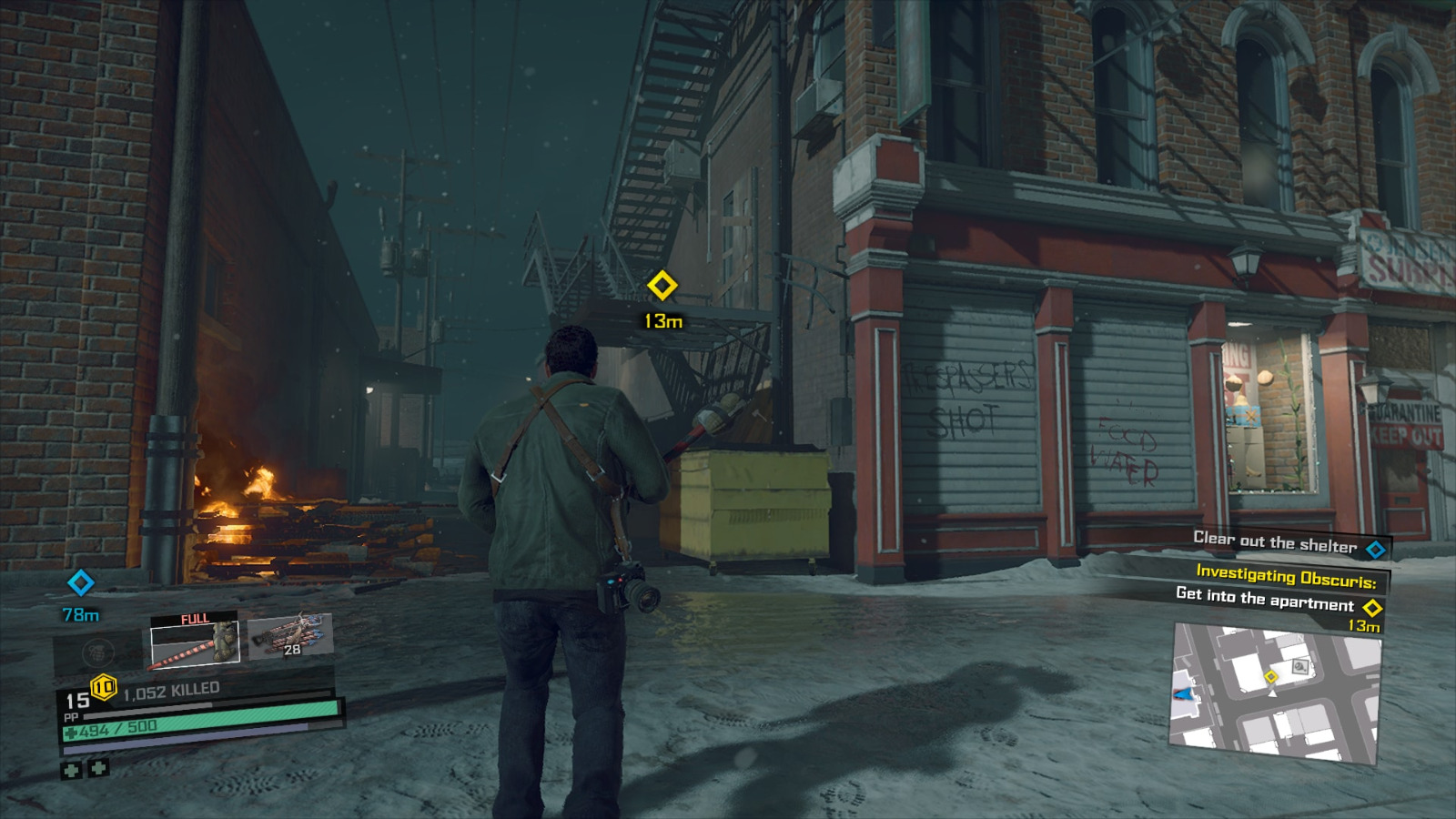
Task: Click the gold hexagon 10 coin badge
Action: tap(103, 686)
